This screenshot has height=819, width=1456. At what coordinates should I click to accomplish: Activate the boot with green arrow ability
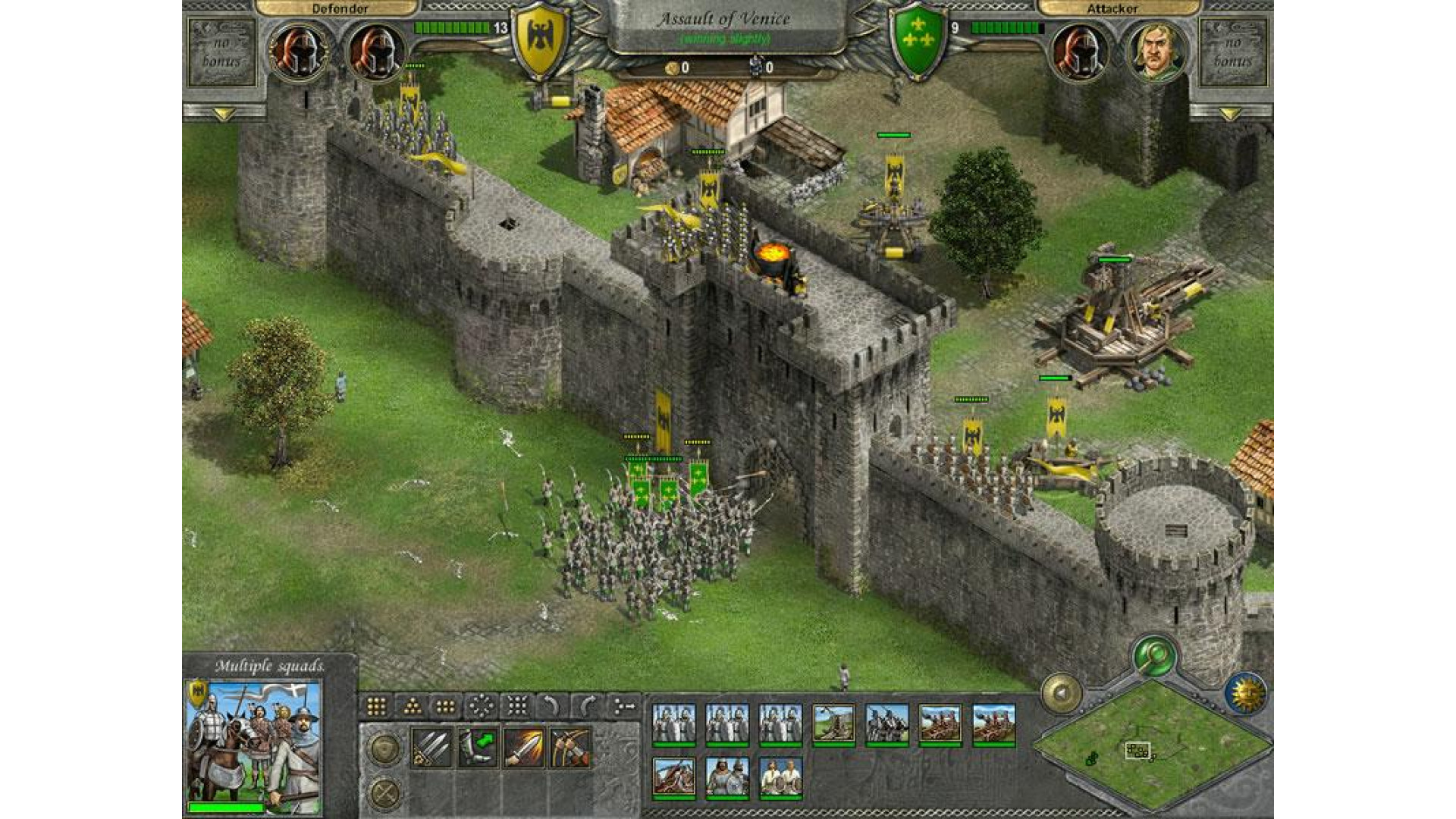(478, 748)
